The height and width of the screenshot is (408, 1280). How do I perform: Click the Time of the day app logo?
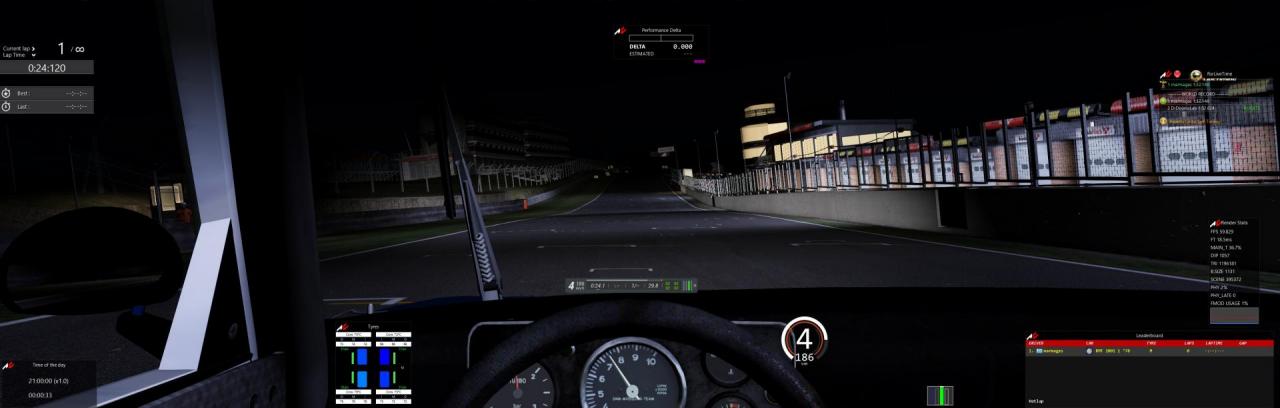pyautogui.click(x=9, y=366)
